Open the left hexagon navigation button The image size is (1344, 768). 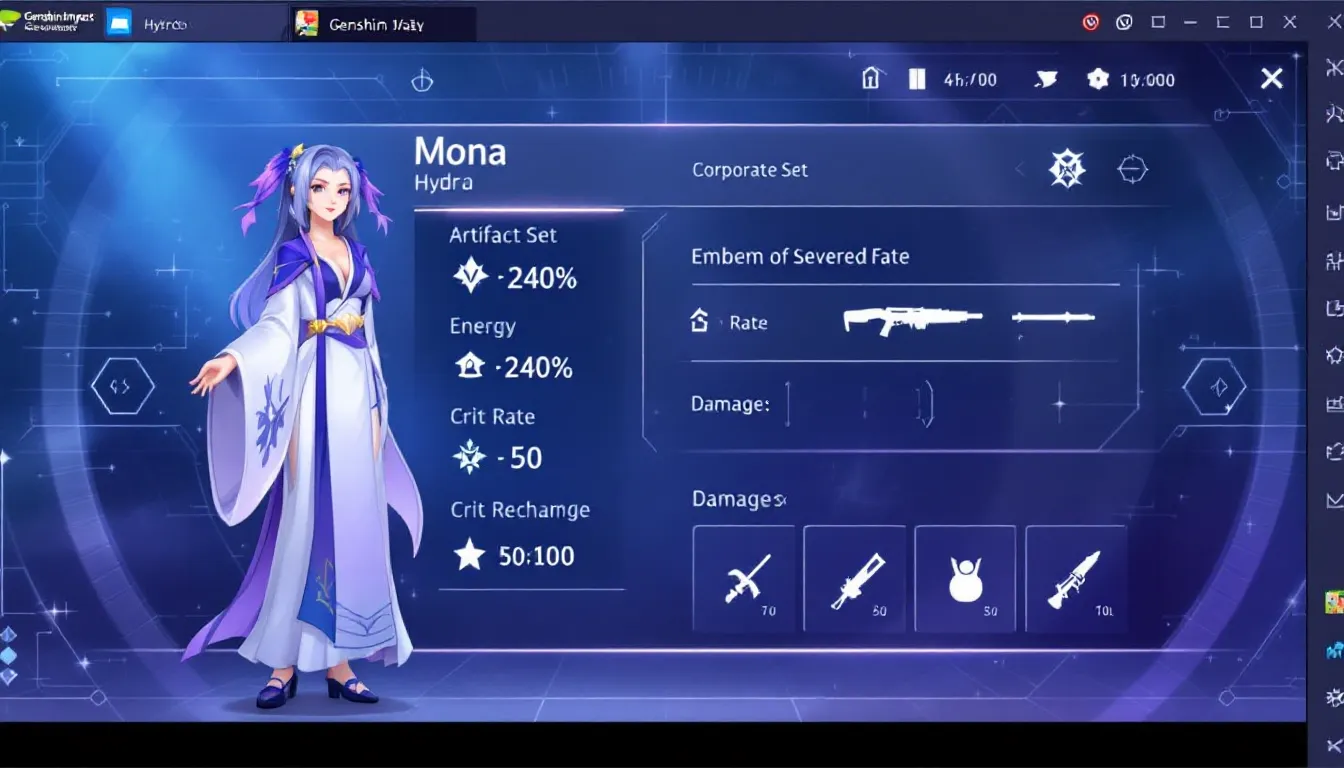(x=122, y=386)
